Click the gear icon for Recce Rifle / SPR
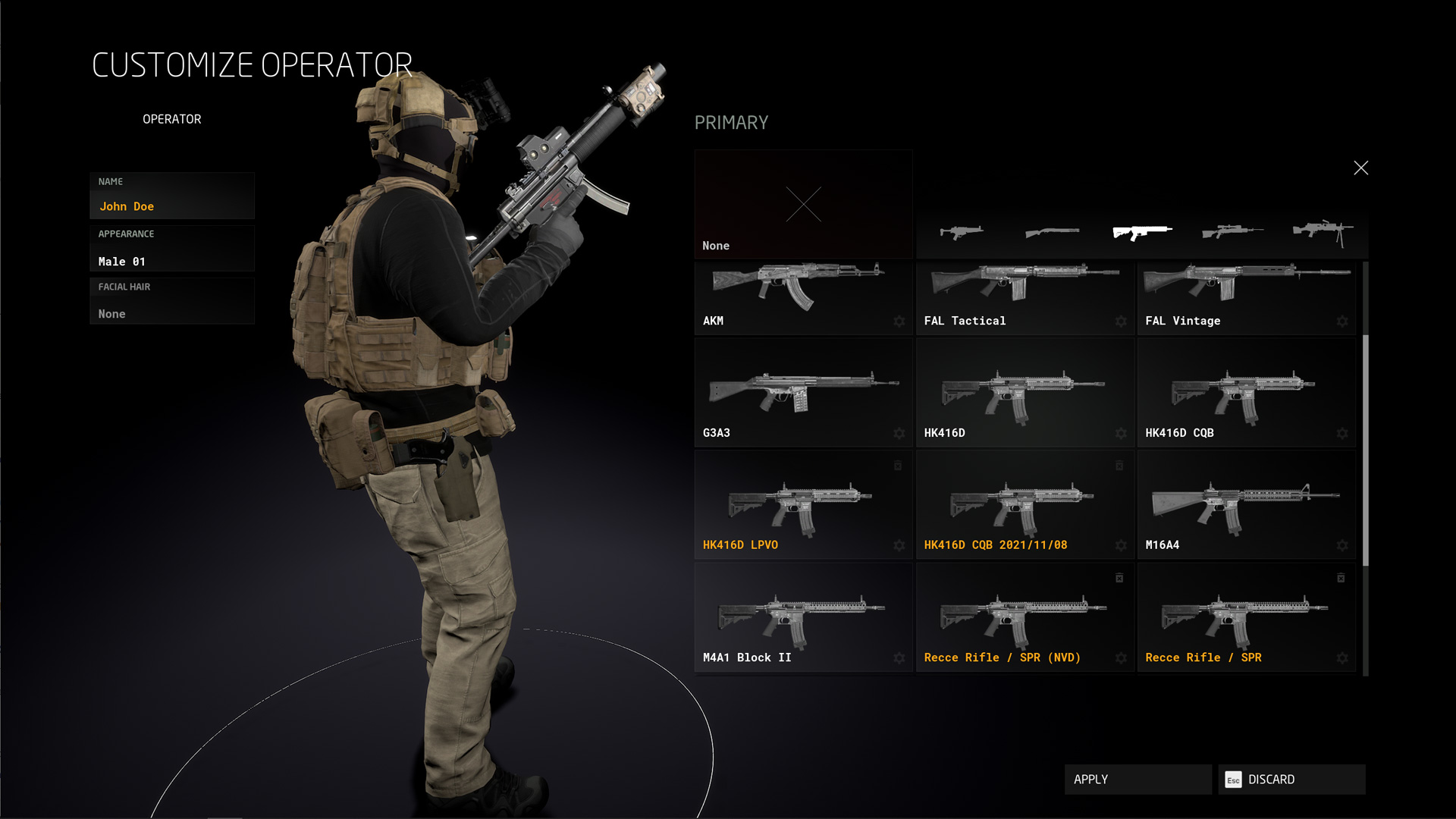The width and height of the screenshot is (1456, 819). [x=1342, y=659]
